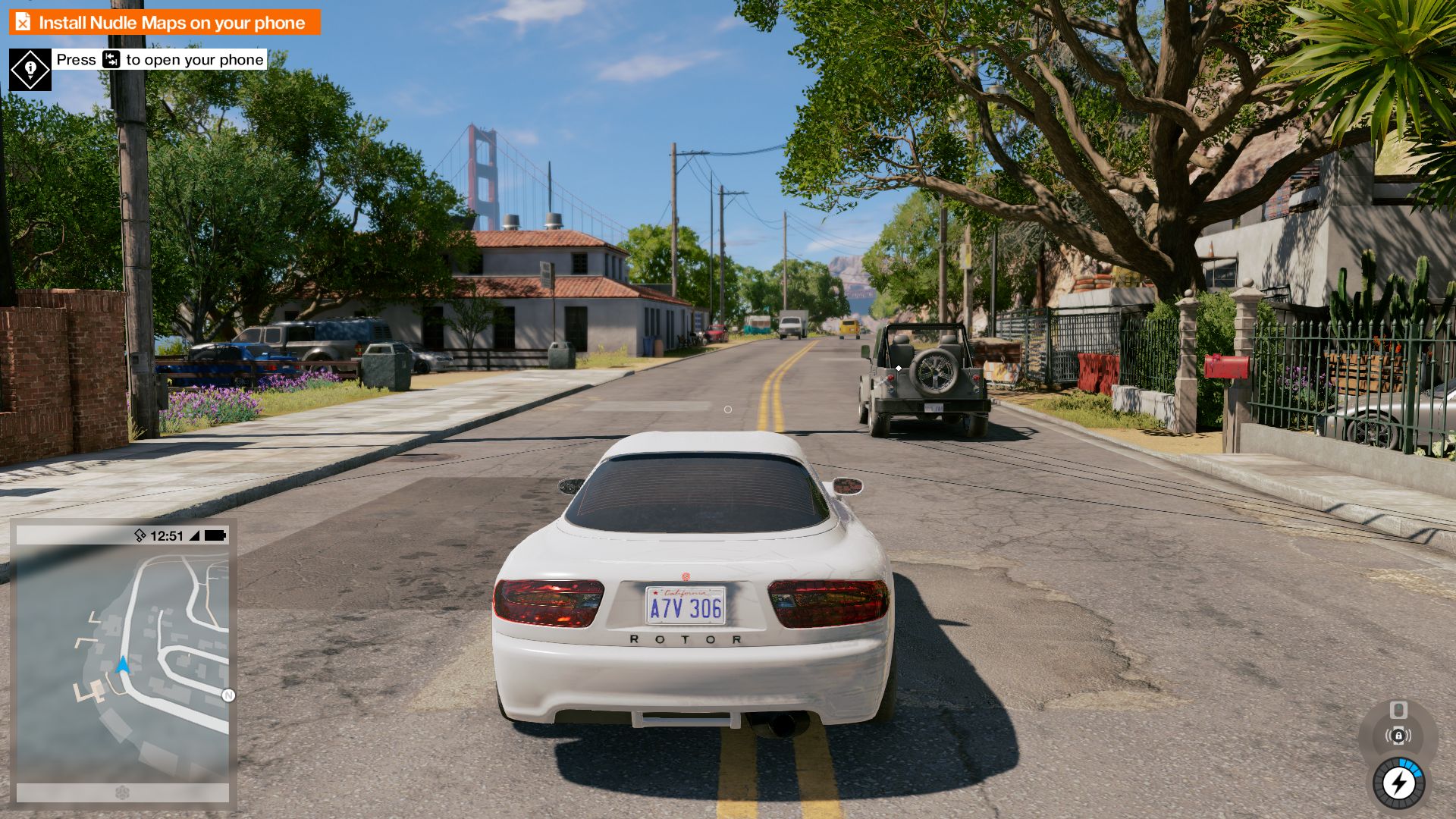
Task: Activate the lightning bolt botnet icon
Action: coord(1398,783)
